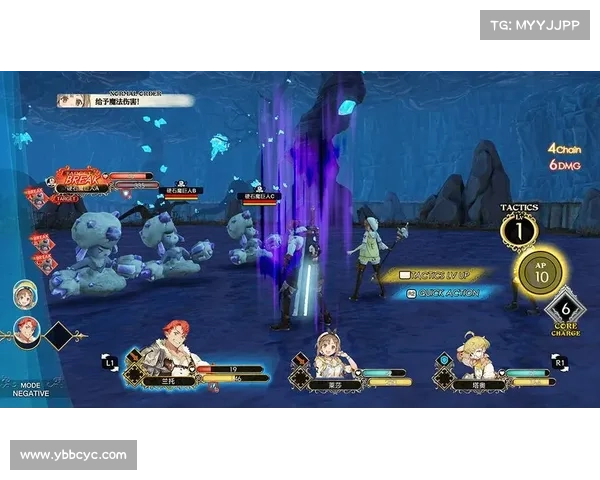The width and height of the screenshot is (600, 480).
Task: Click the red-haired turn-order portrait
Action: [26, 331]
